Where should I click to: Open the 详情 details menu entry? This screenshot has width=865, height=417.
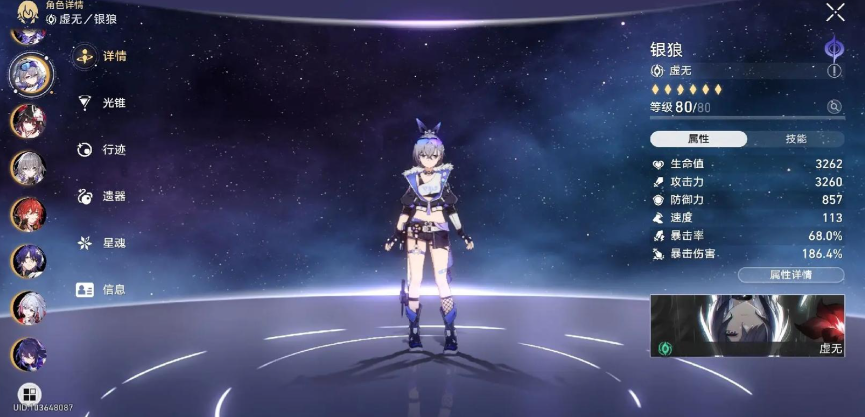tap(103, 56)
